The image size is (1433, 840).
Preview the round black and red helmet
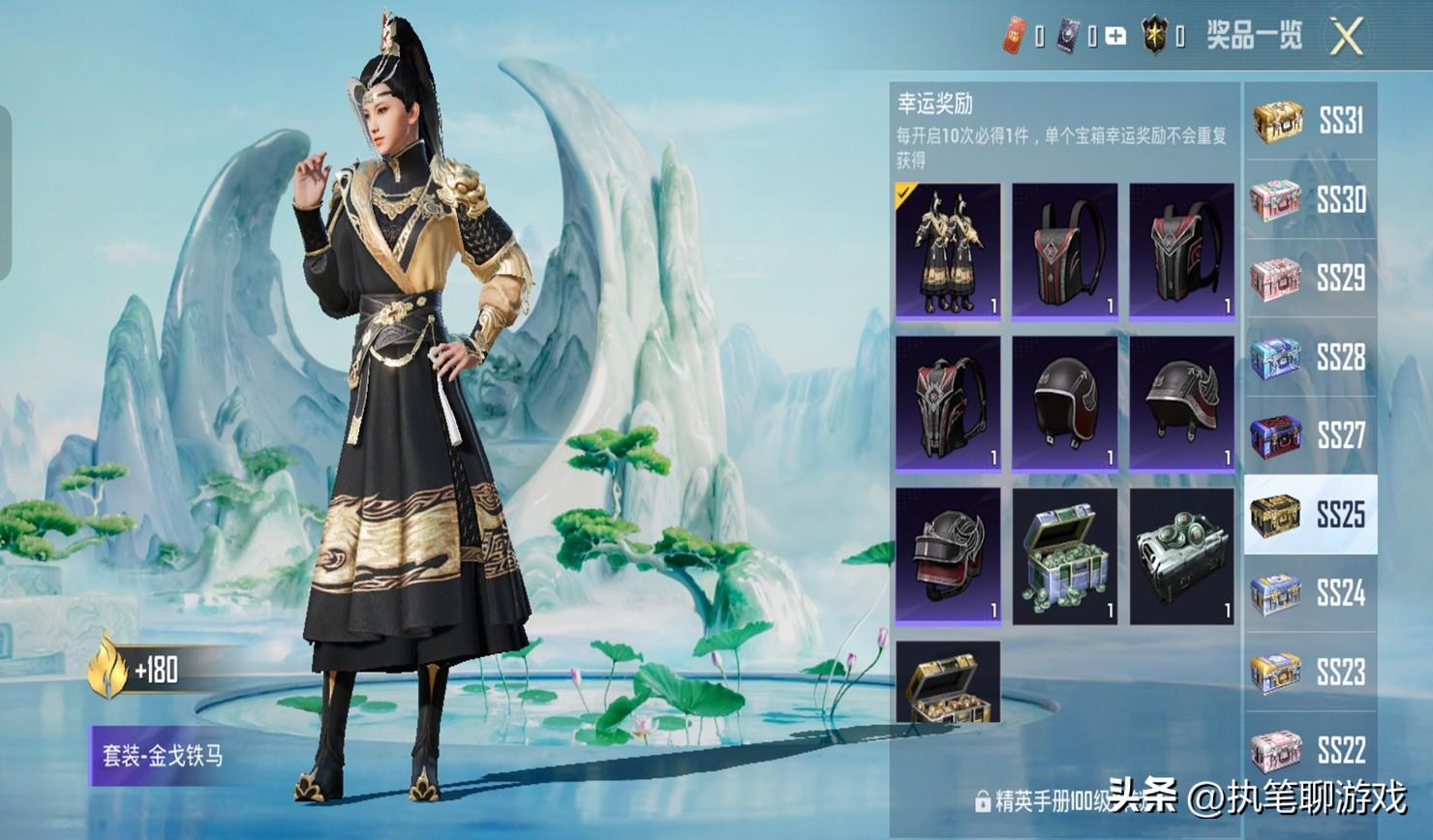pyautogui.click(x=1064, y=404)
